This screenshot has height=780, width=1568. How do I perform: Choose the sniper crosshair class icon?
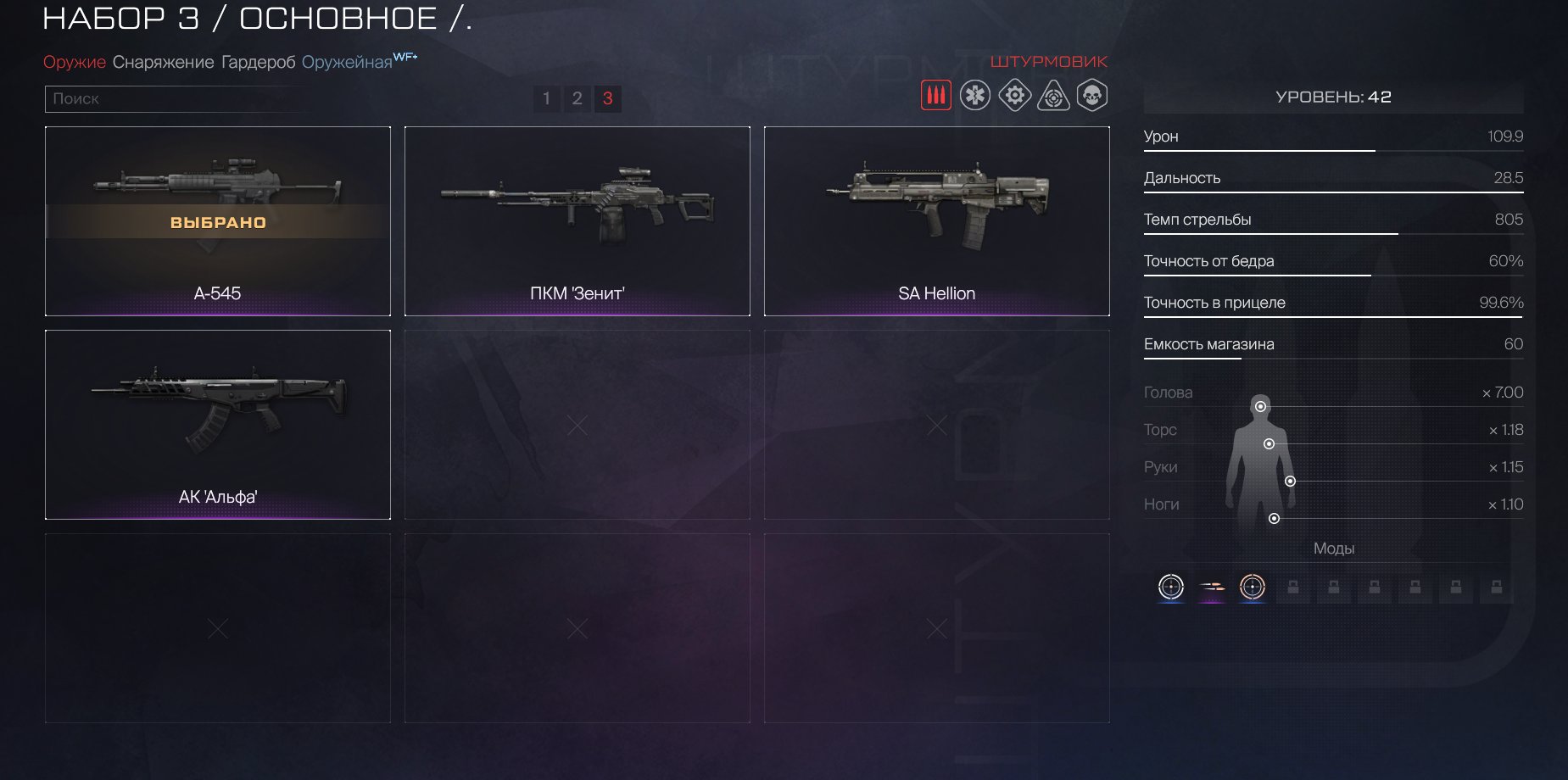[x=1053, y=96]
